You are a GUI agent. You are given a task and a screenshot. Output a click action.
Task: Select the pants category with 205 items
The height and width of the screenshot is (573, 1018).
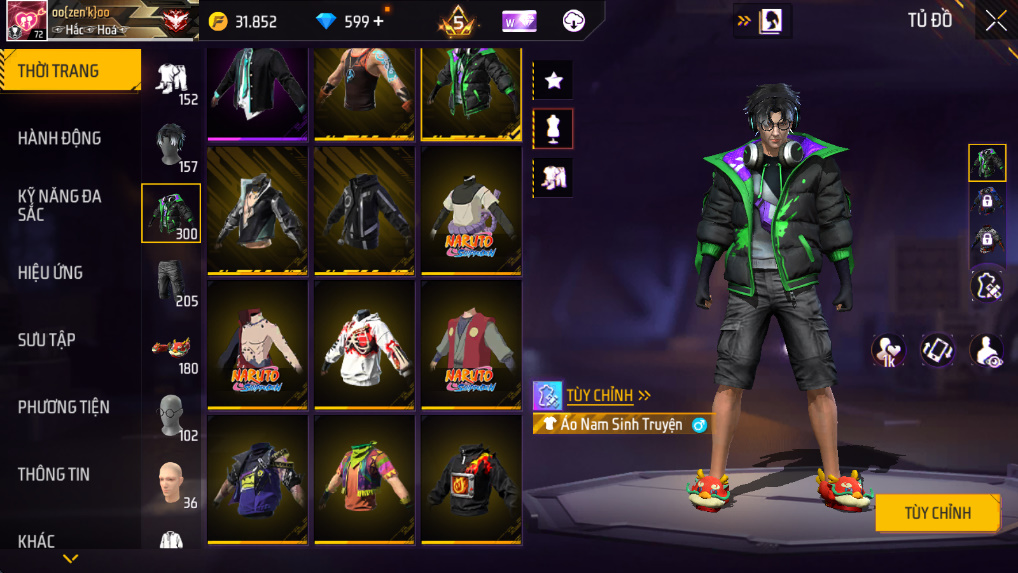point(172,281)
